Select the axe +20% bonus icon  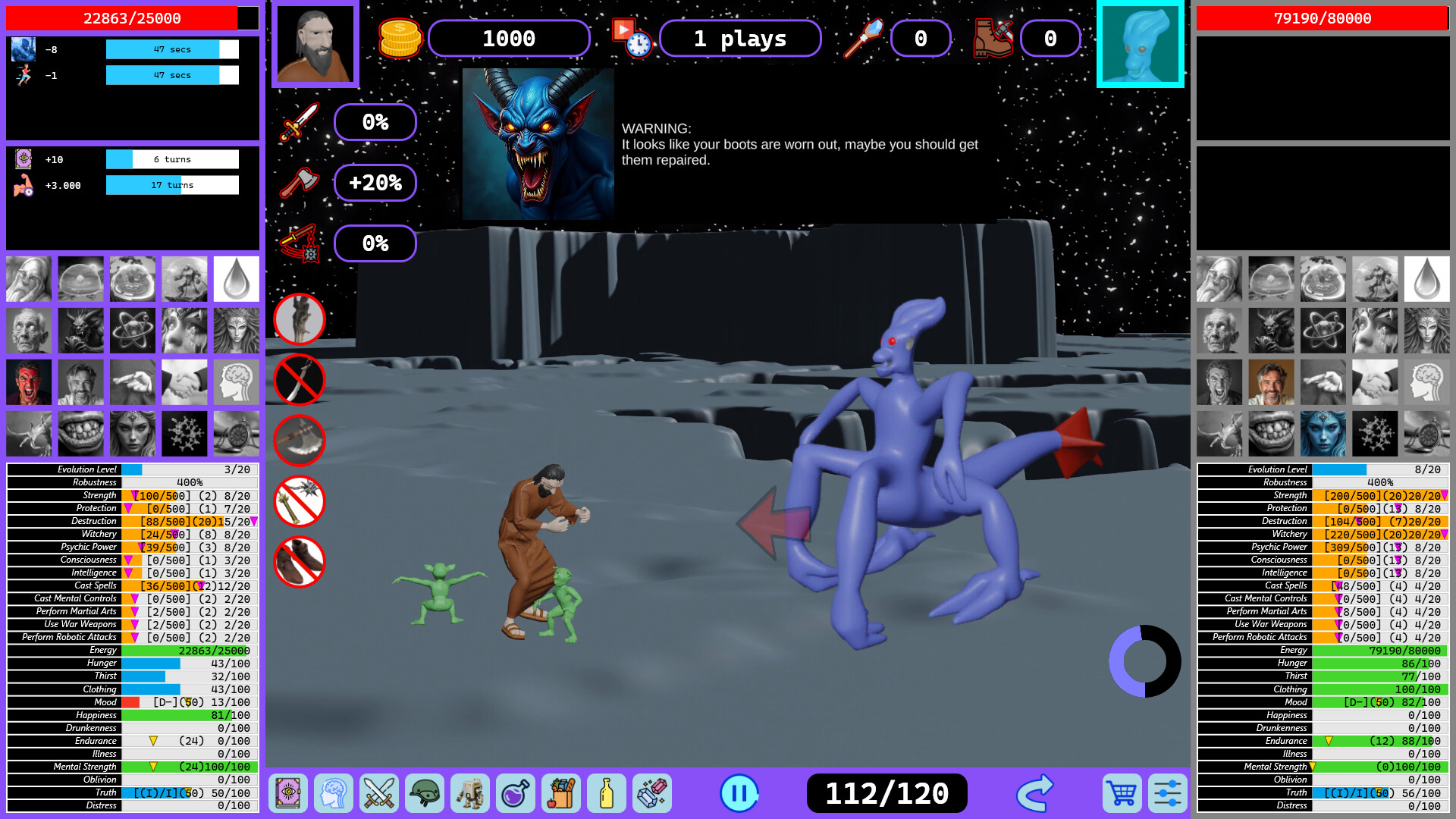(x=375, y=183)
